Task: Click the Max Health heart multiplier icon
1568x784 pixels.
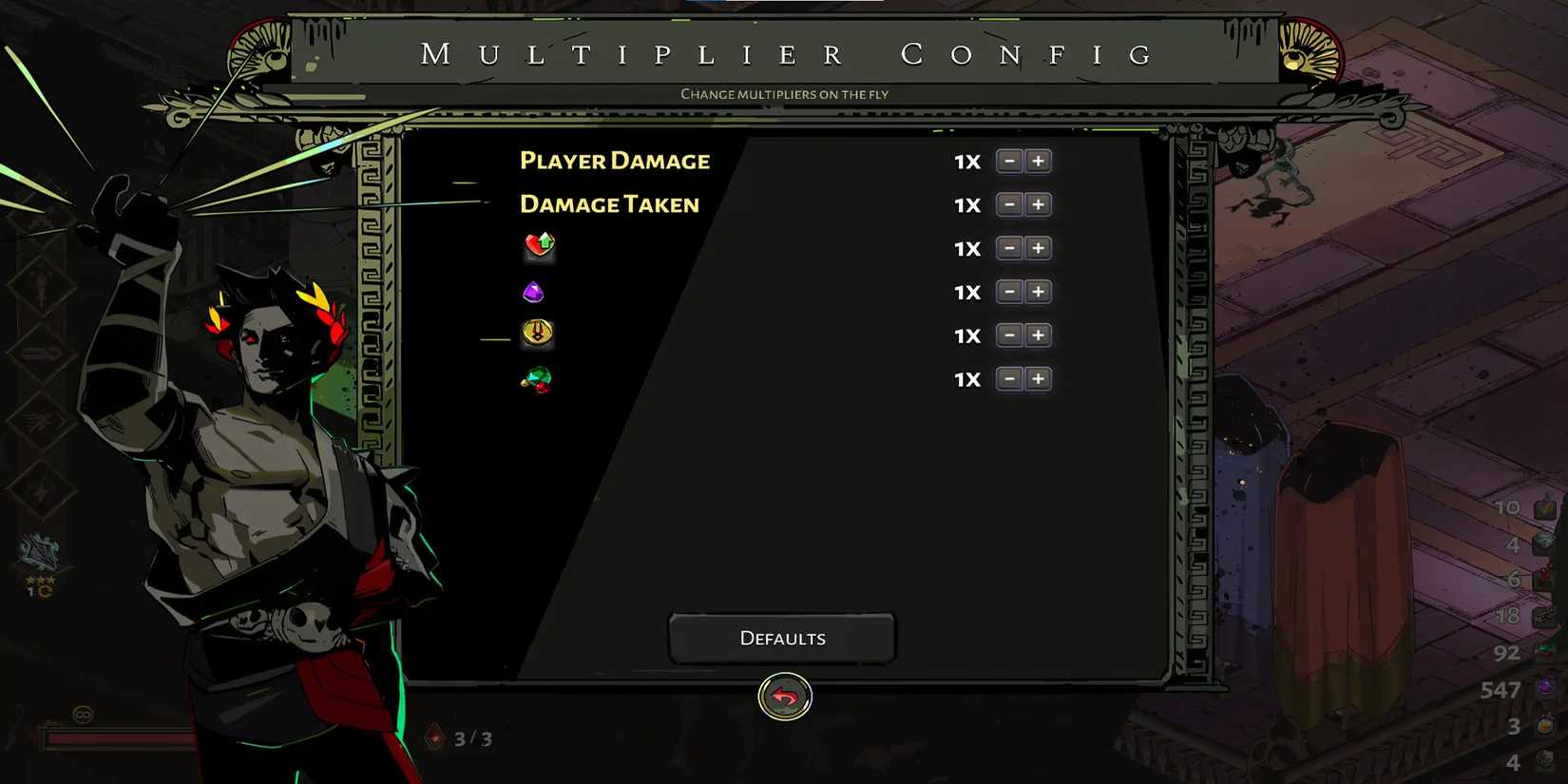Action: point(537,247)
